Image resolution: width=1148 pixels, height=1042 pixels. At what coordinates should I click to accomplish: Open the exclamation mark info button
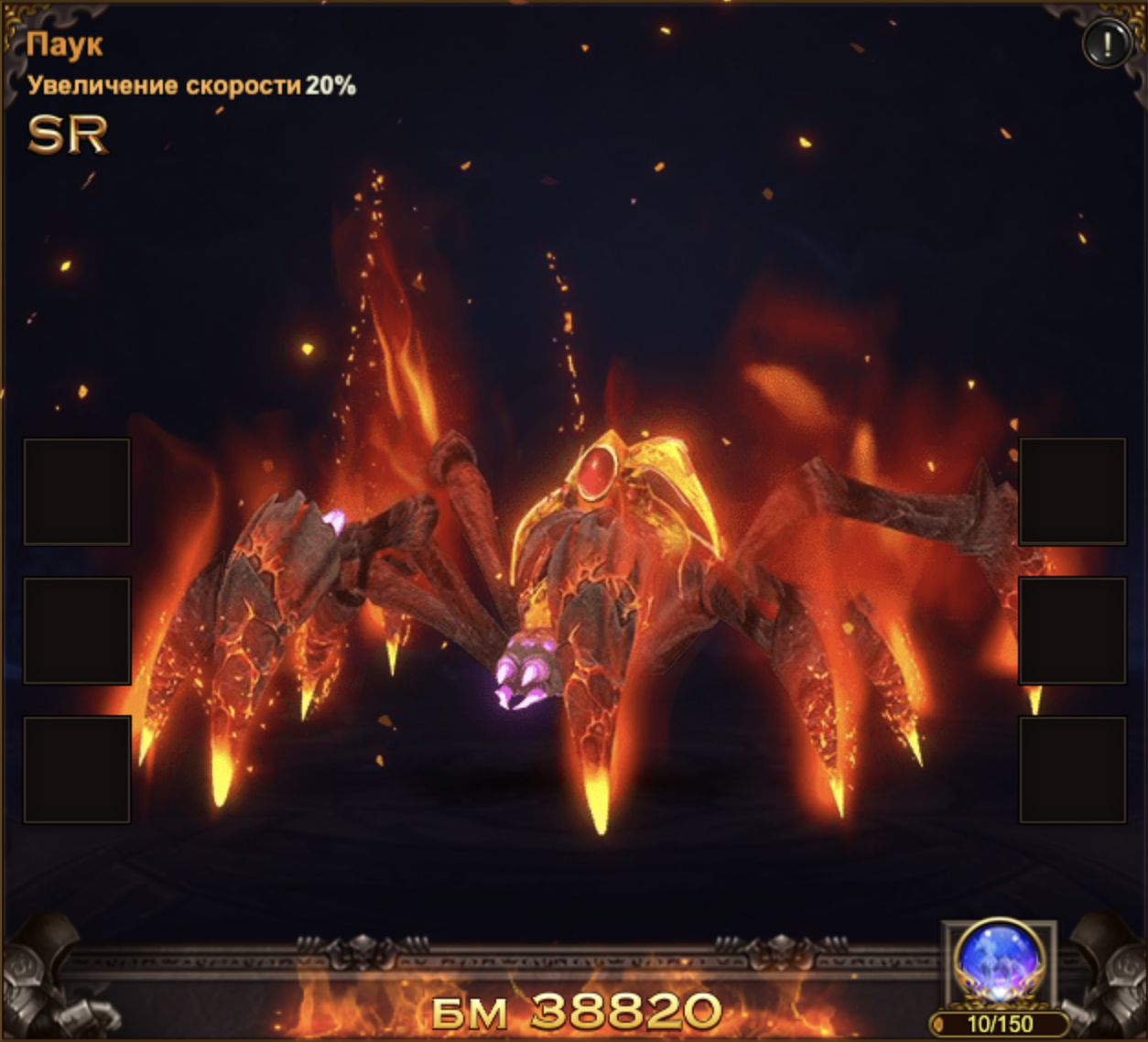click(1106, 43)
